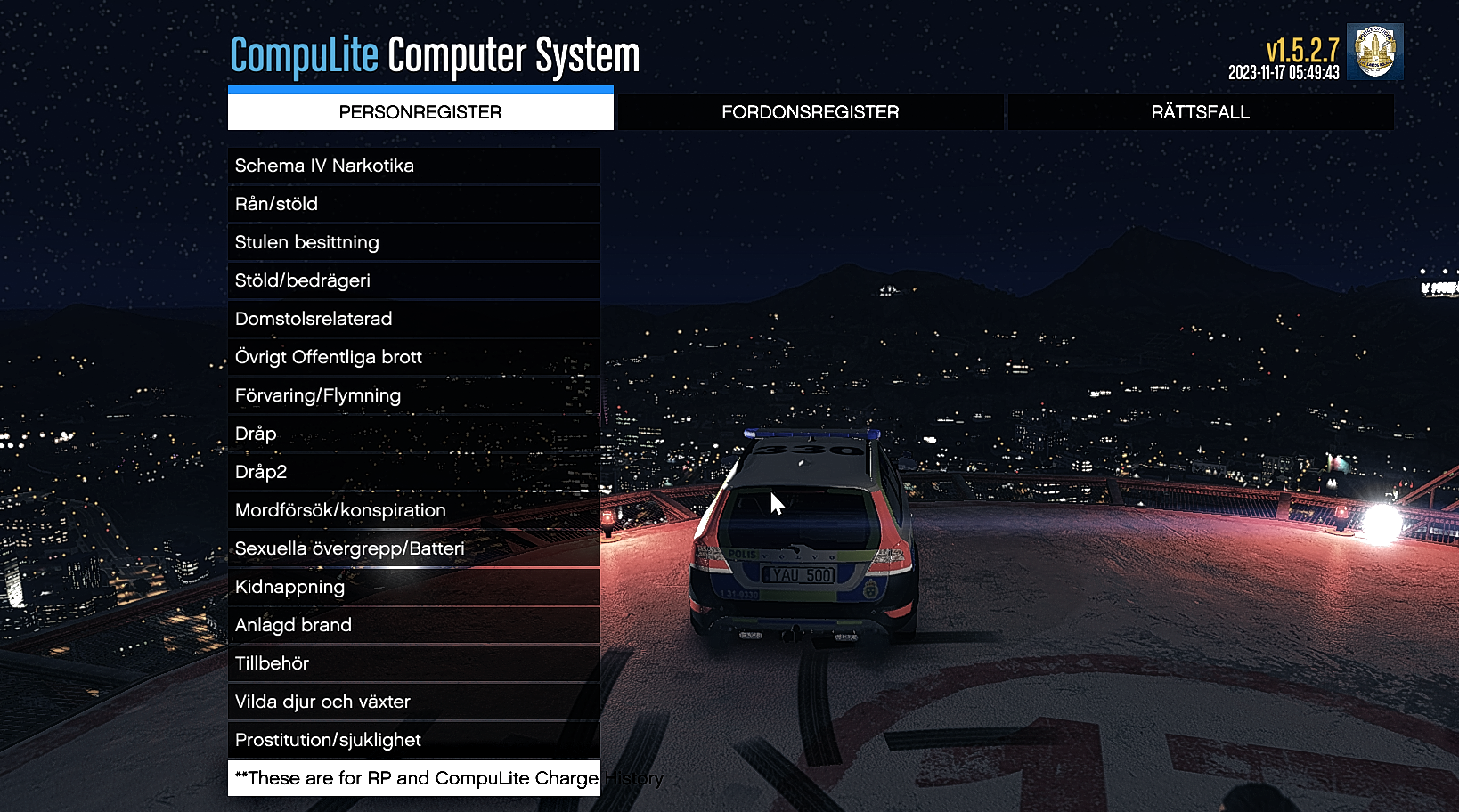Select the RÄTTSFALL tab
1459x812 pixels.
(1200, 112)
